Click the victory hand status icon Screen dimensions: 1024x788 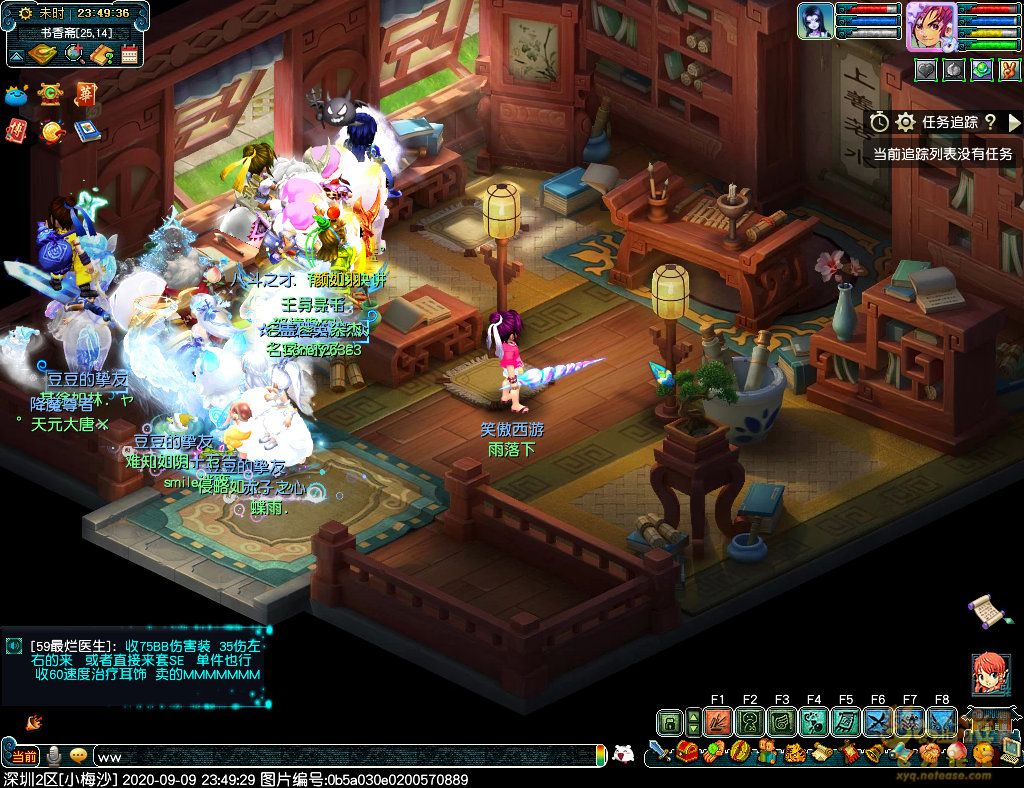click(1009, 69)
